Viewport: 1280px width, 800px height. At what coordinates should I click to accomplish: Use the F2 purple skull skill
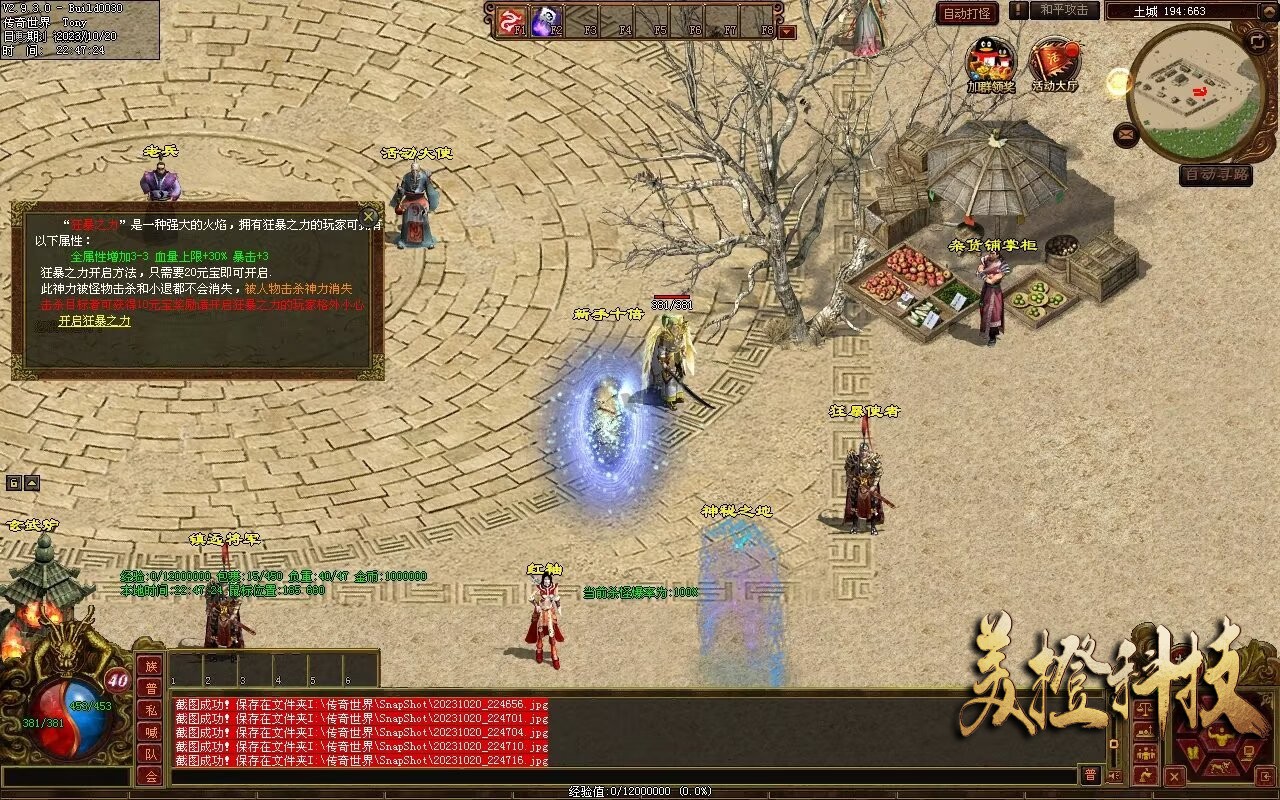tap(546, 20)
